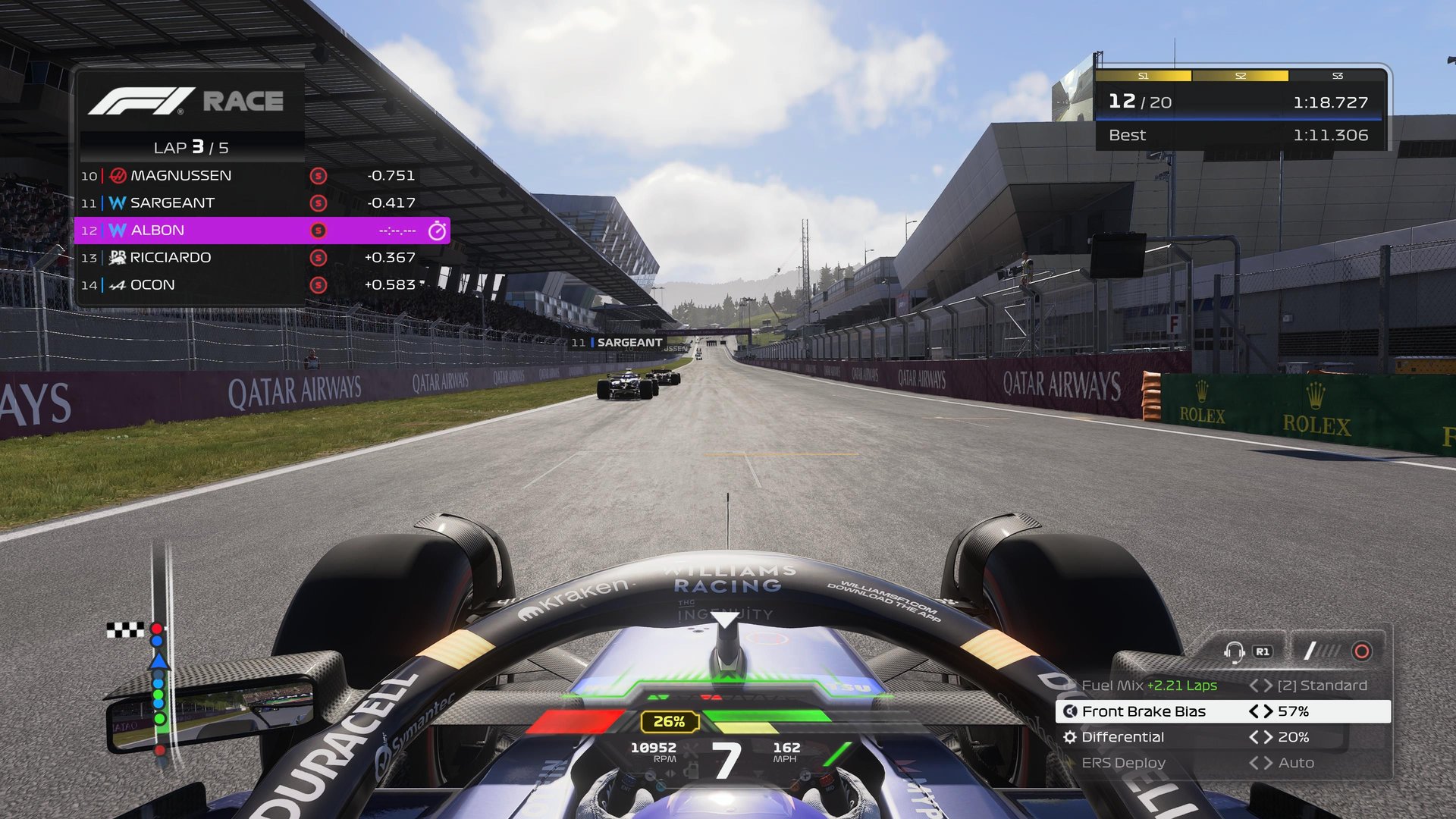Open the Fuel Mix Standard selector chevrons

pyautogui.click(x=1262, y=685)
